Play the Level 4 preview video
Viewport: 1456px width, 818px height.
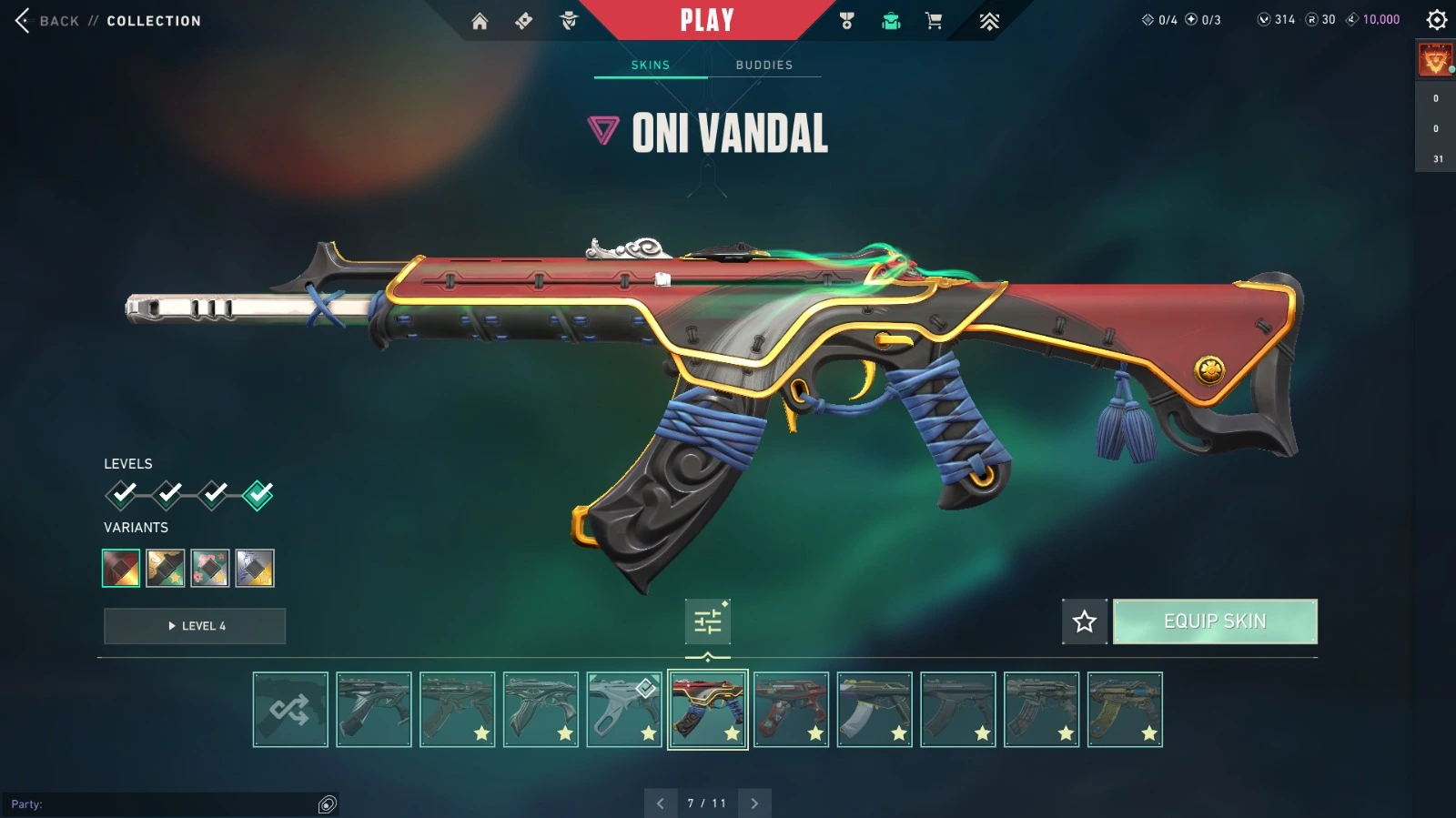tap(195, 626)
